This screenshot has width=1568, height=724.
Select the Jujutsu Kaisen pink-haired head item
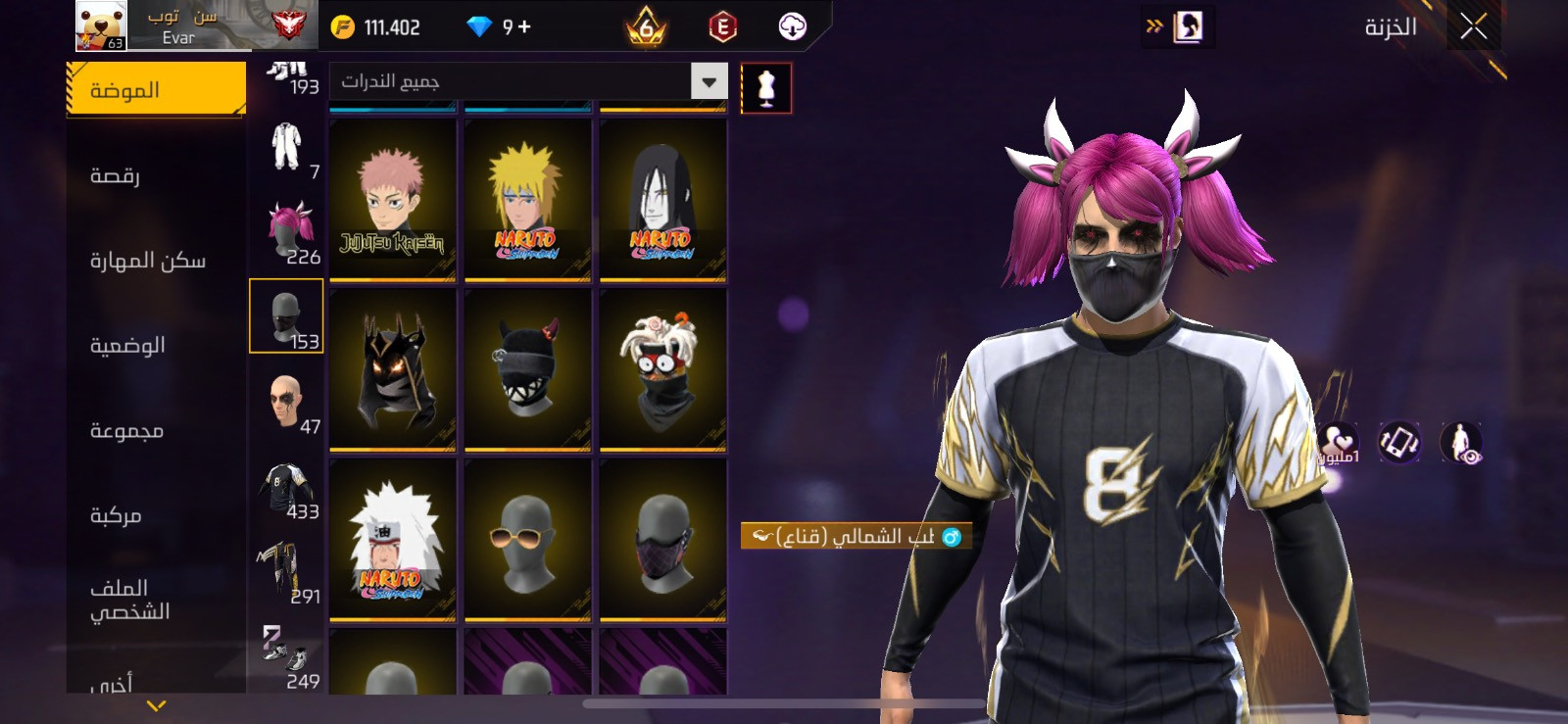click(x=393, y=201)
